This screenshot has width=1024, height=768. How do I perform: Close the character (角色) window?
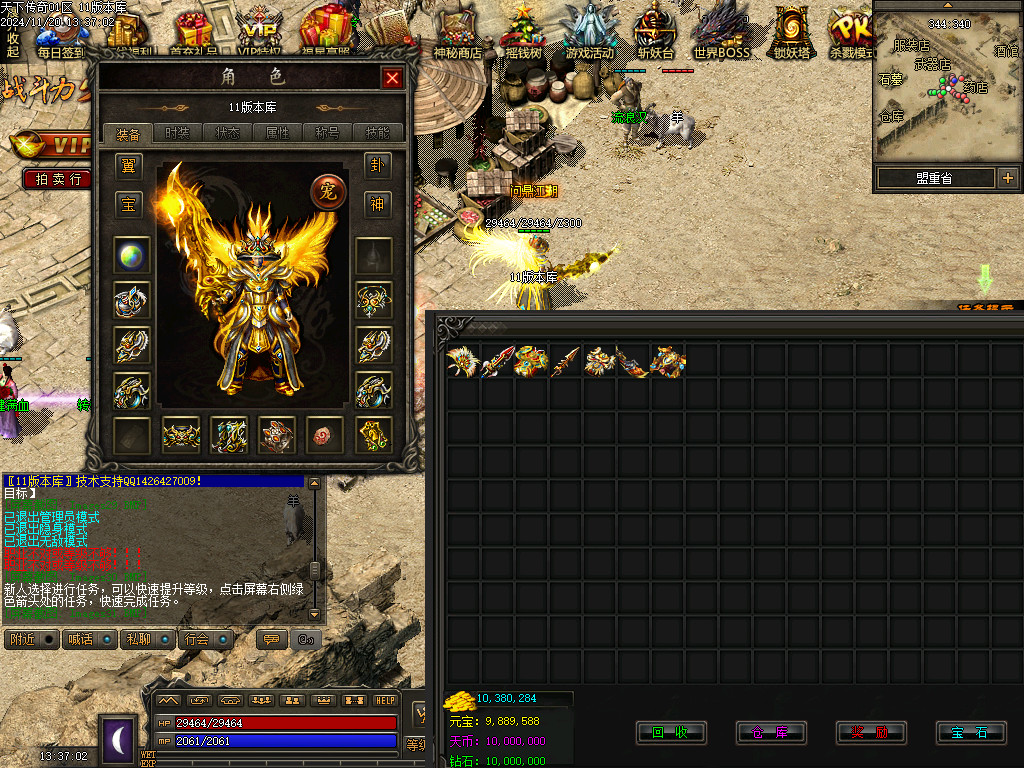pyautogui.click(x=392, y=78)
